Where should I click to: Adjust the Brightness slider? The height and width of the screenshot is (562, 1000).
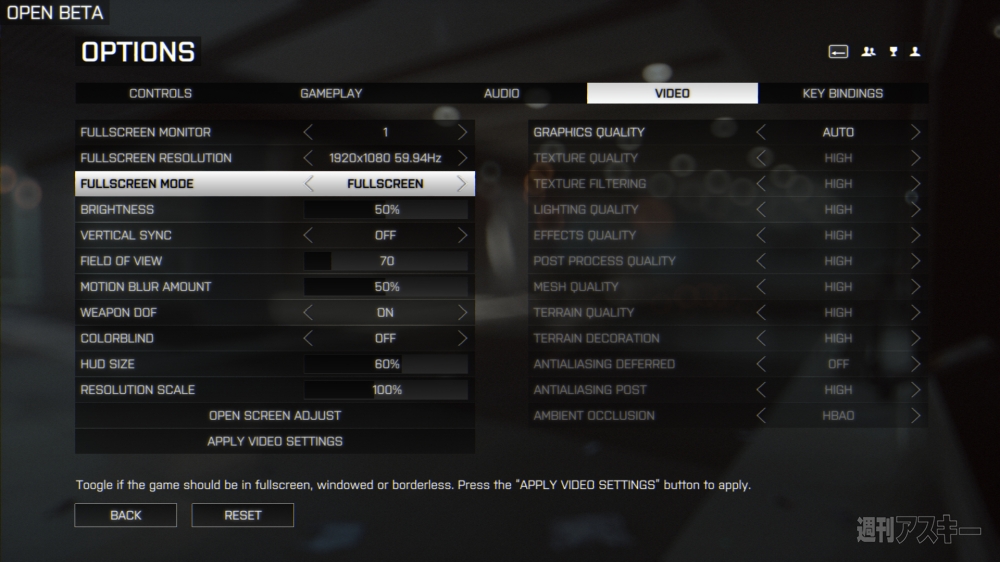(386, 210)
